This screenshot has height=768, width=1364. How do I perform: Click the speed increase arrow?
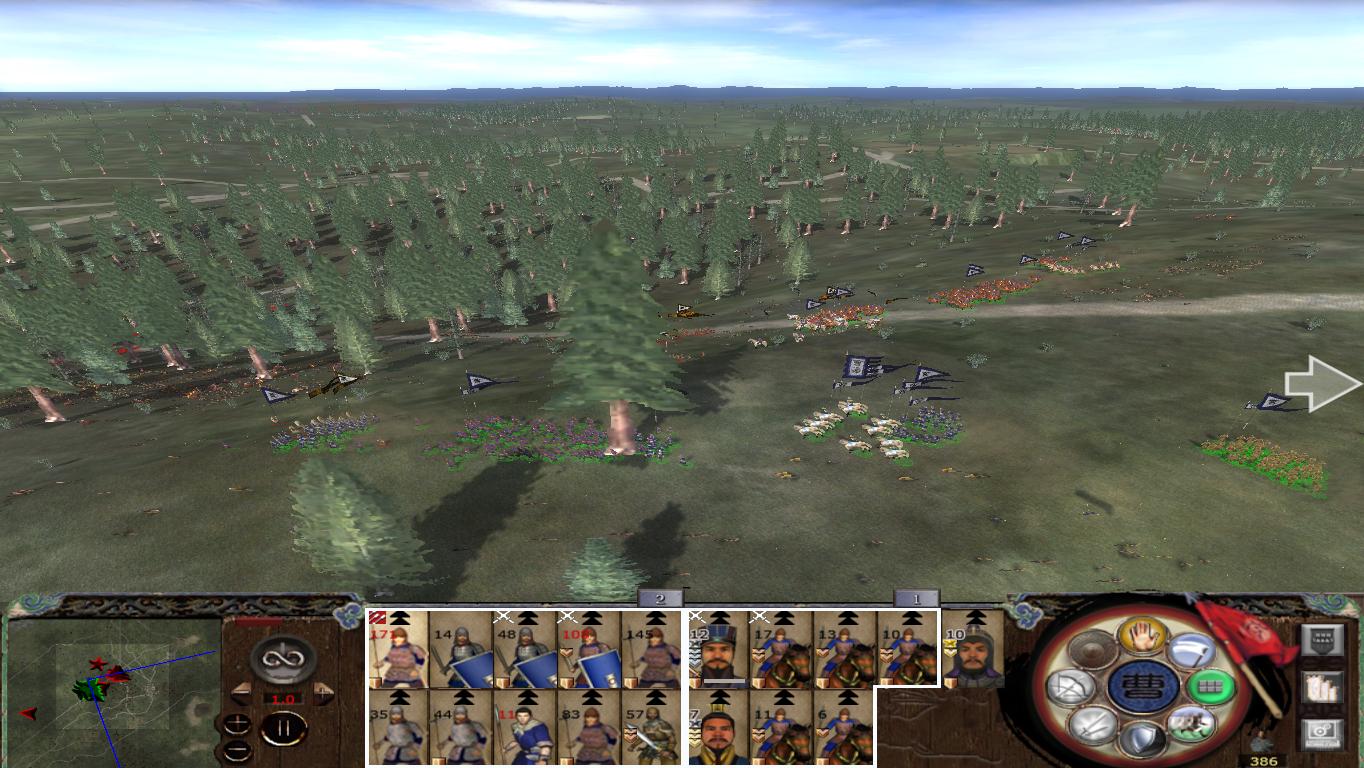(323, 692)
